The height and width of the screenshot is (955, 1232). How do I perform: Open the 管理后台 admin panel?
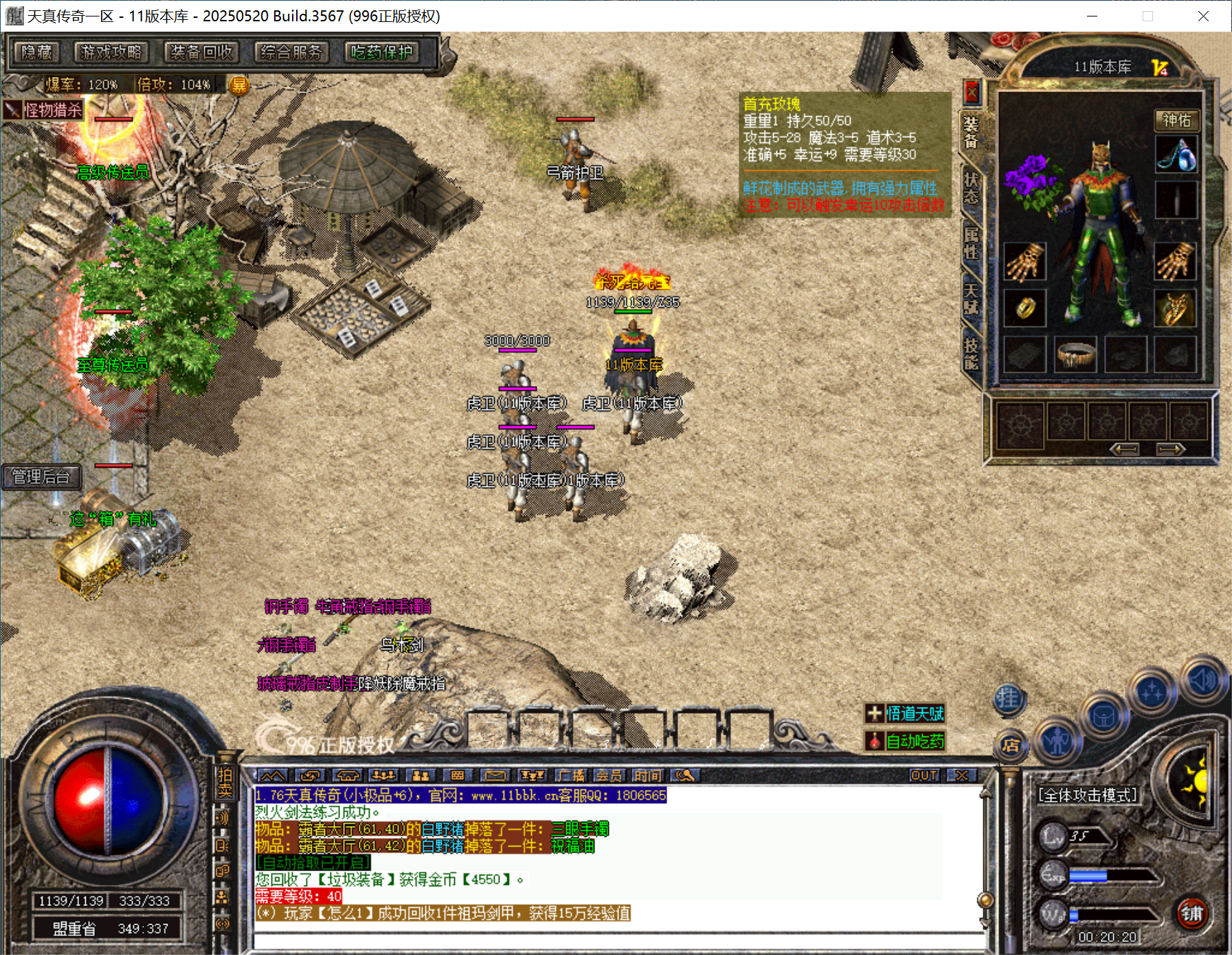click(41, 476)
